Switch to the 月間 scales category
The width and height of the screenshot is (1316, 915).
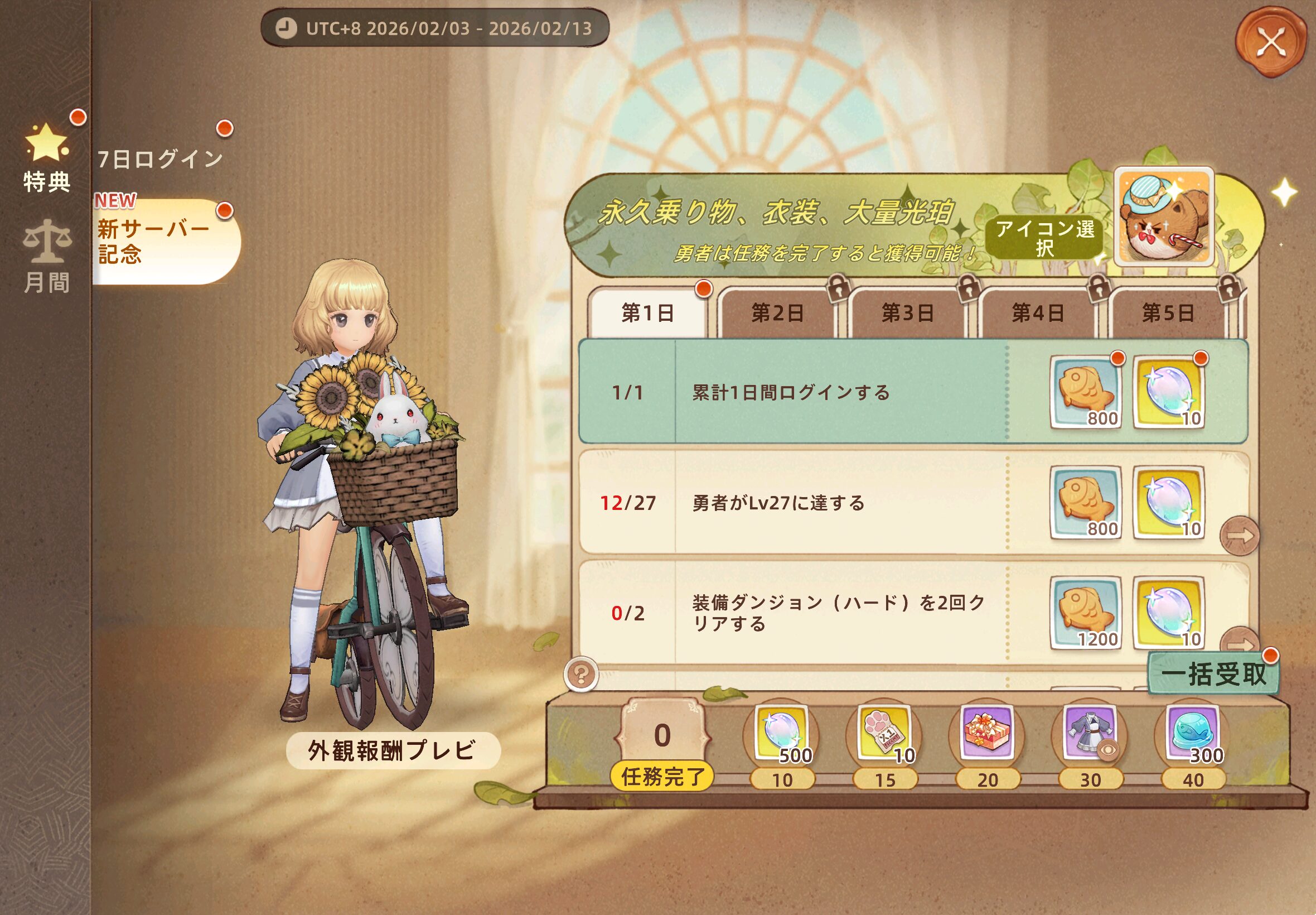point(47,257)
